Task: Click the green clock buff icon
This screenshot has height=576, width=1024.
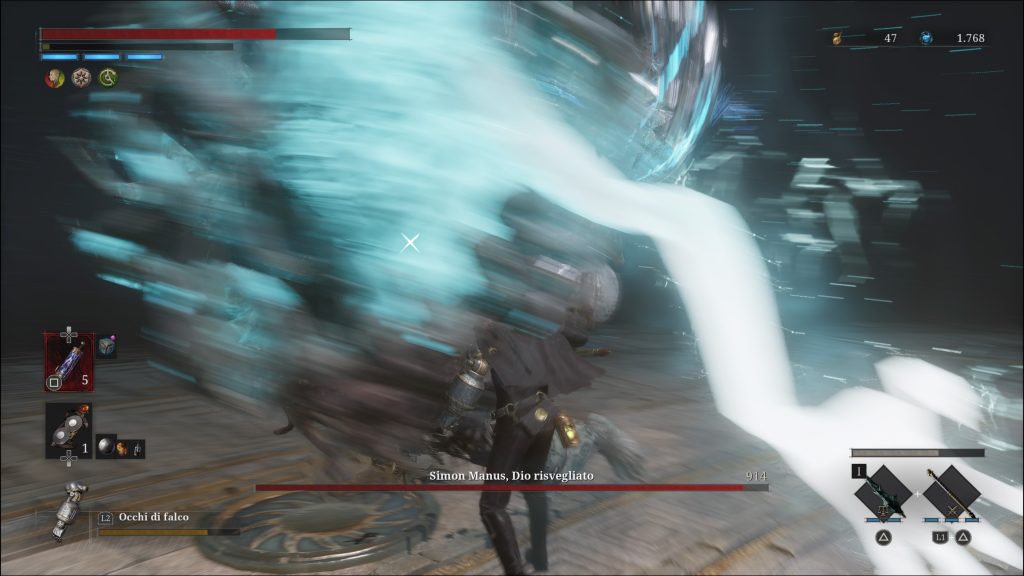Action: point(107,78)
